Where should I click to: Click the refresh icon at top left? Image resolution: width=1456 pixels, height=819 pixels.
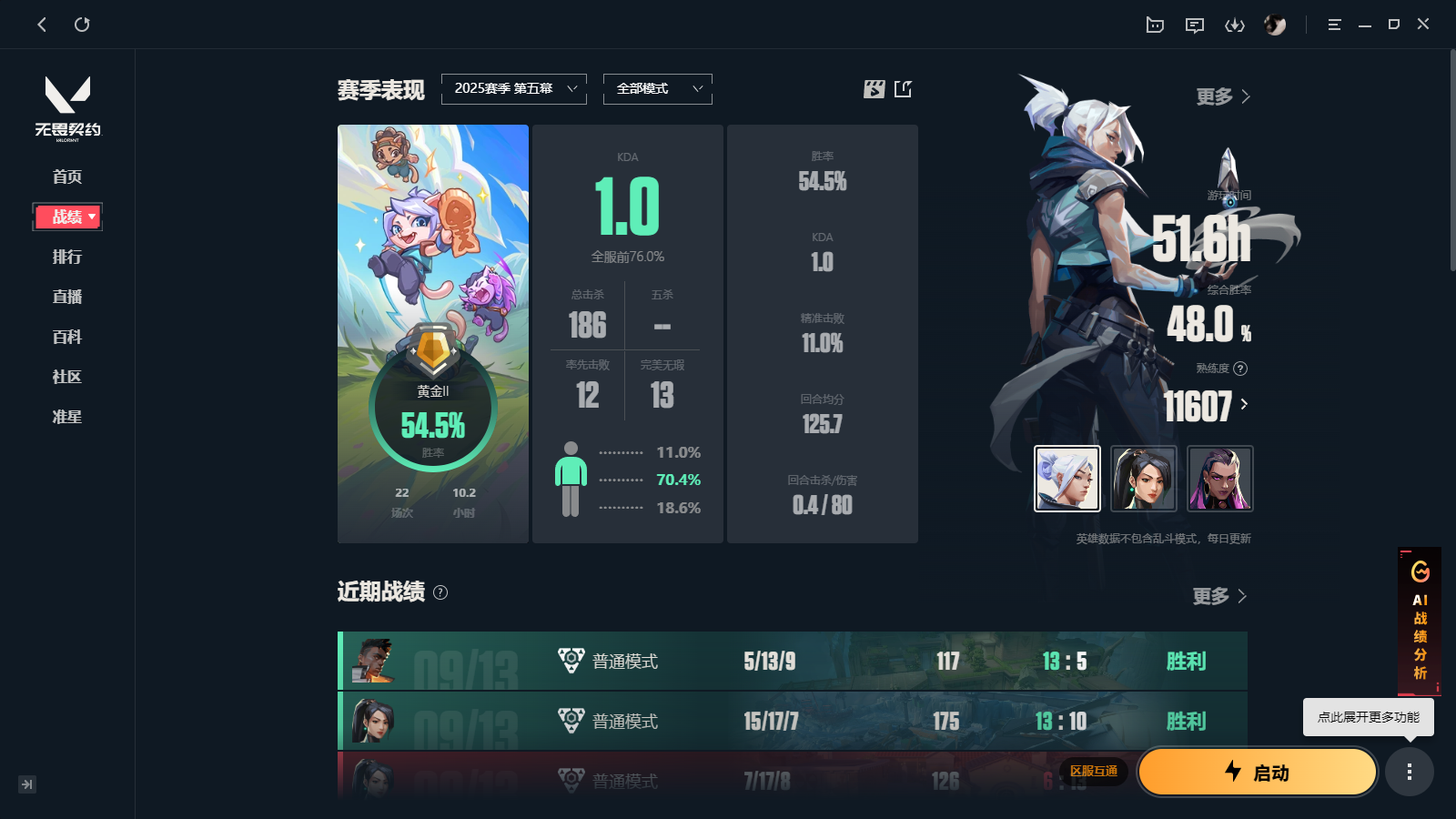[x=83, y=25]
